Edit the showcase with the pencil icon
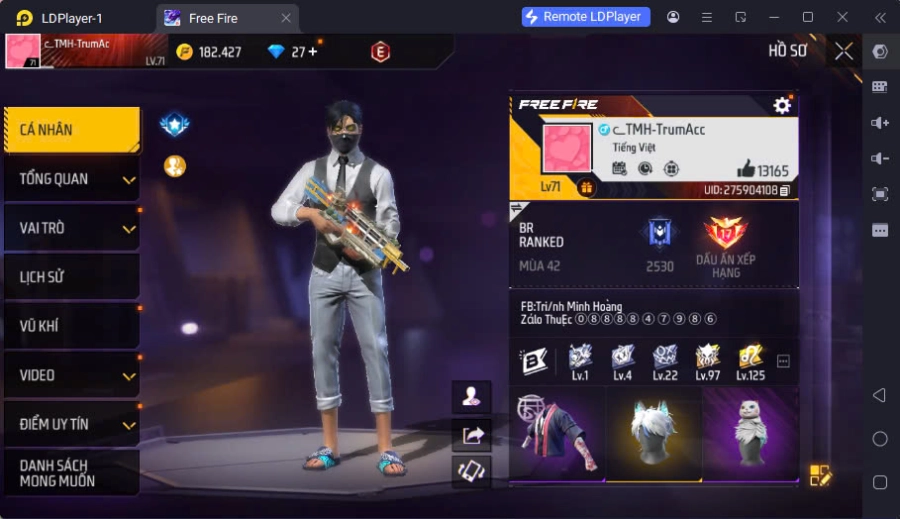900x519 pixels. [820, 476]
